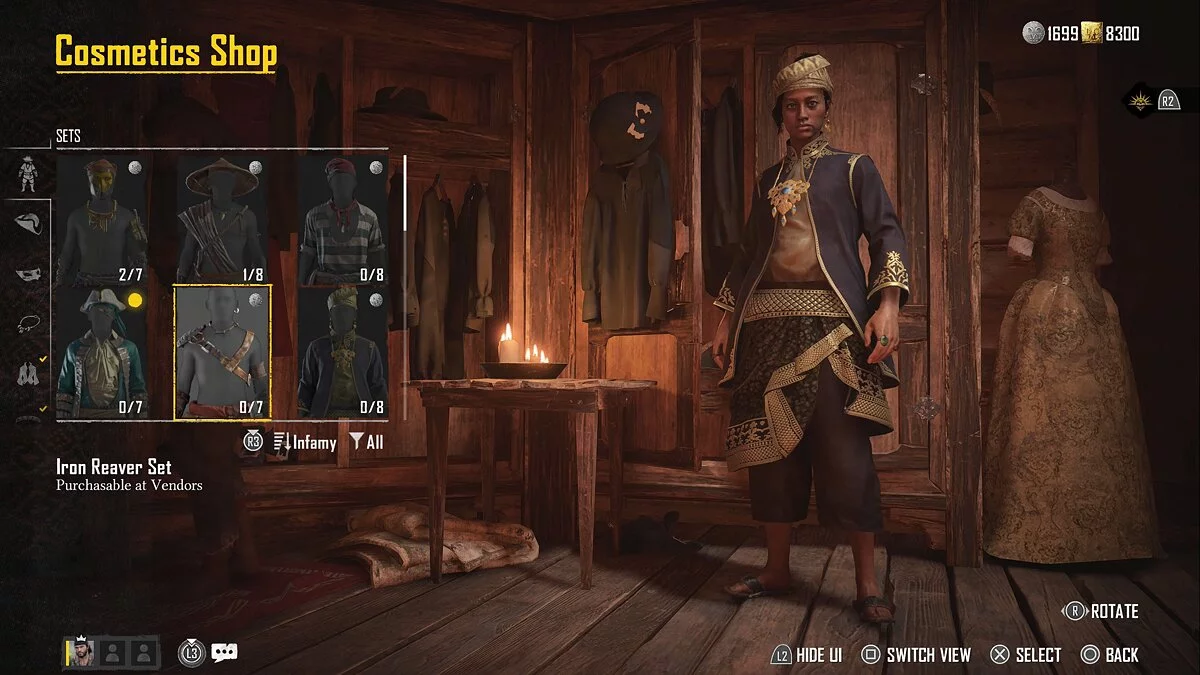Select the highlighted Iron Reaver Set tile
1200x675 pixels.
[x=222, y=353]
